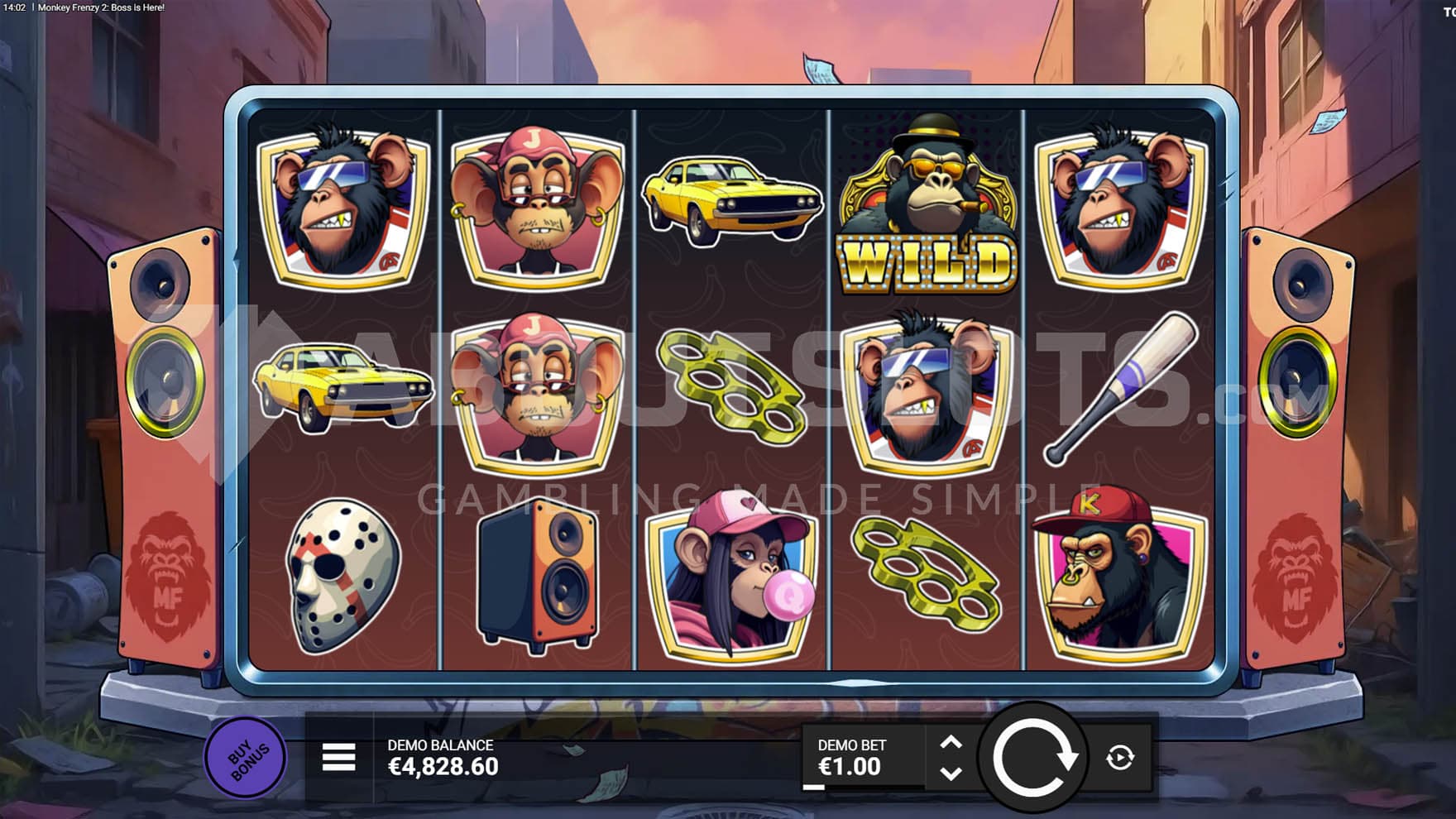Open the autoplay settings
The width and height of the screenshot is (1456, 819).
coord(1120,758)
